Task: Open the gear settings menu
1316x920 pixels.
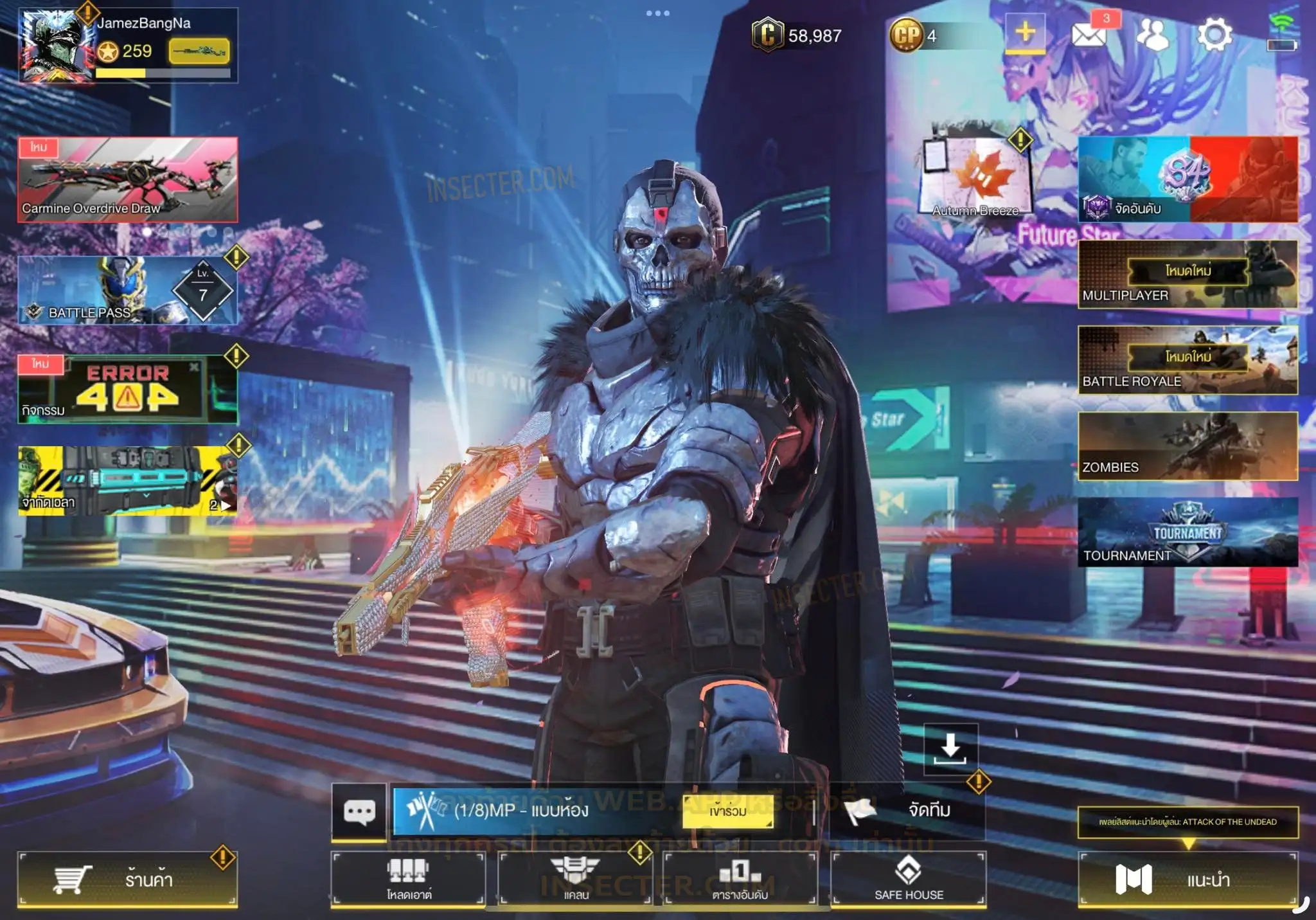Action: (x=1214, y=35)
